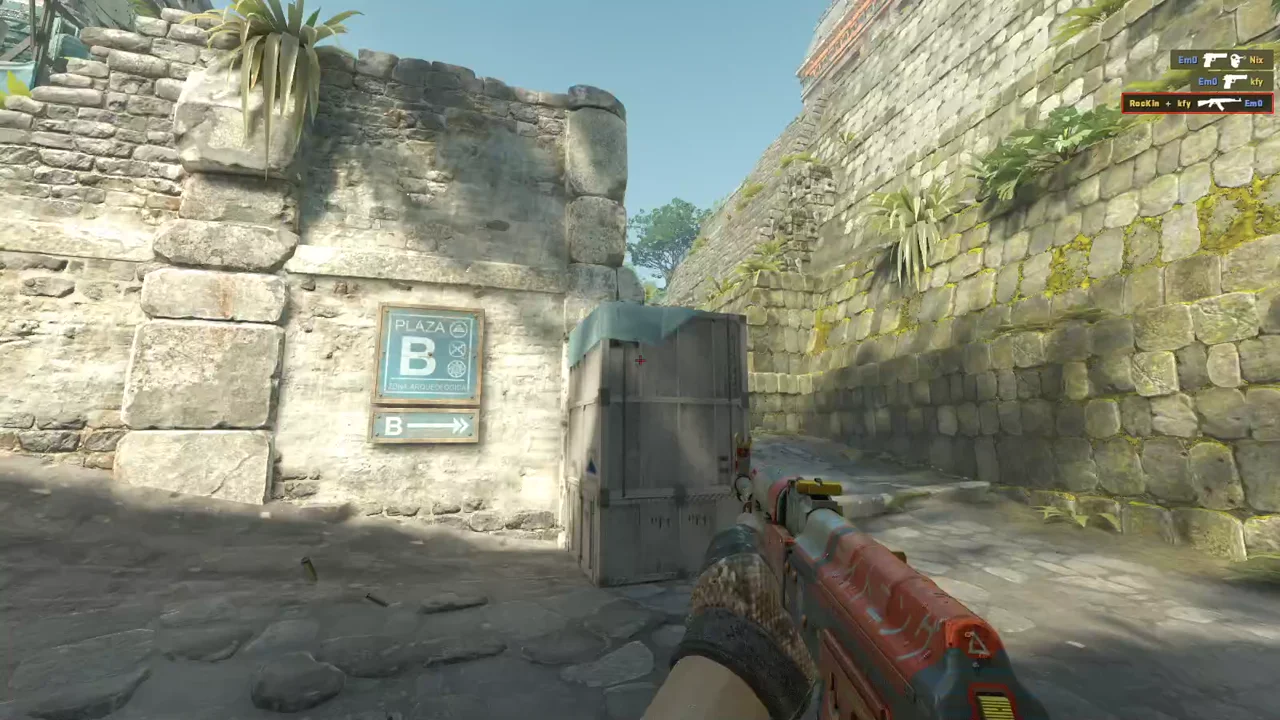Select the red-outlined RocKin + kfy kill entry
The width and height of the screenshot is (1280, 720).
pyautogui.click(x=1197, y=103)
